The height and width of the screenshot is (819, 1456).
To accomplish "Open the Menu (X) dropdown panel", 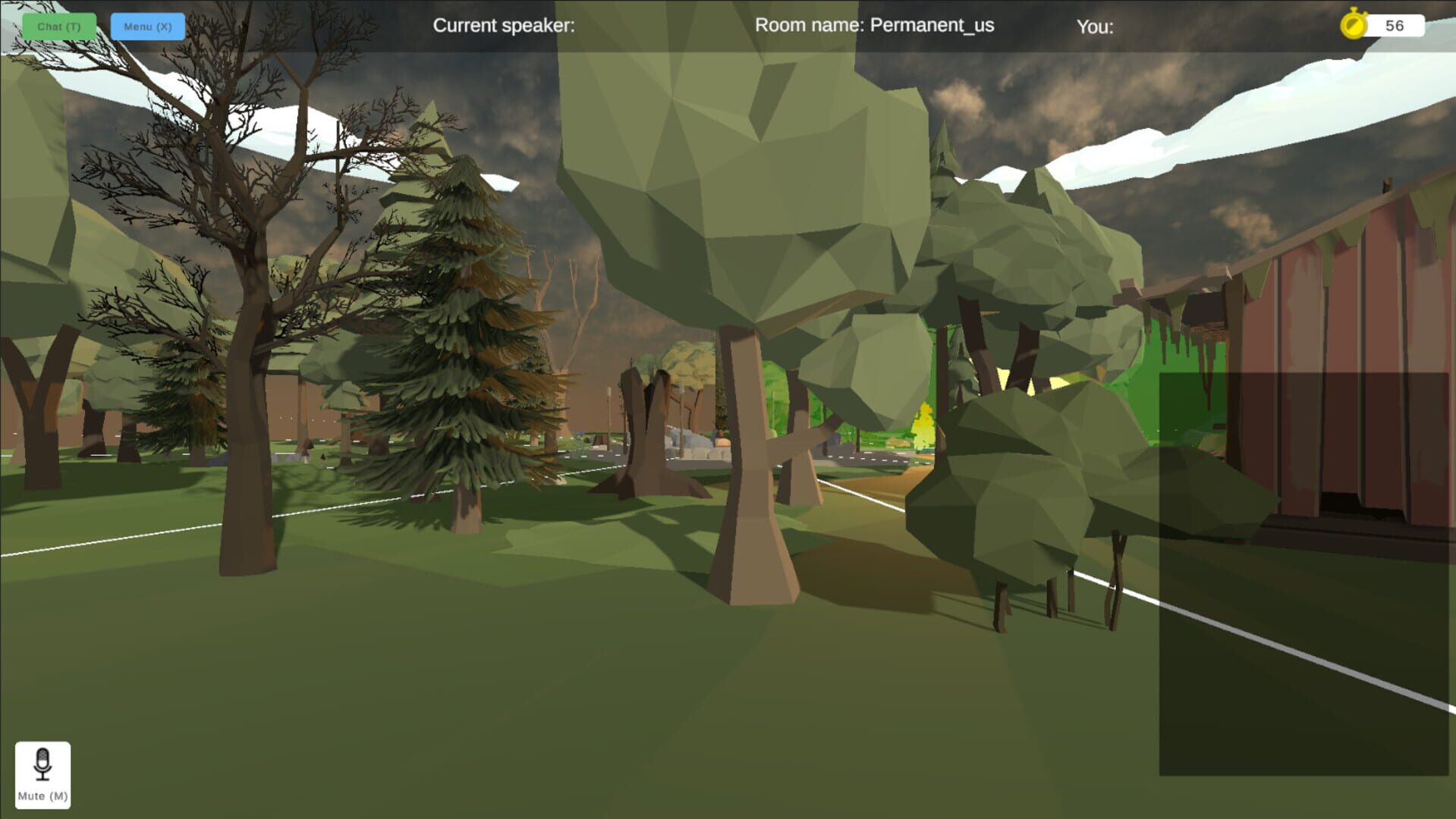I will click(147, 25).
